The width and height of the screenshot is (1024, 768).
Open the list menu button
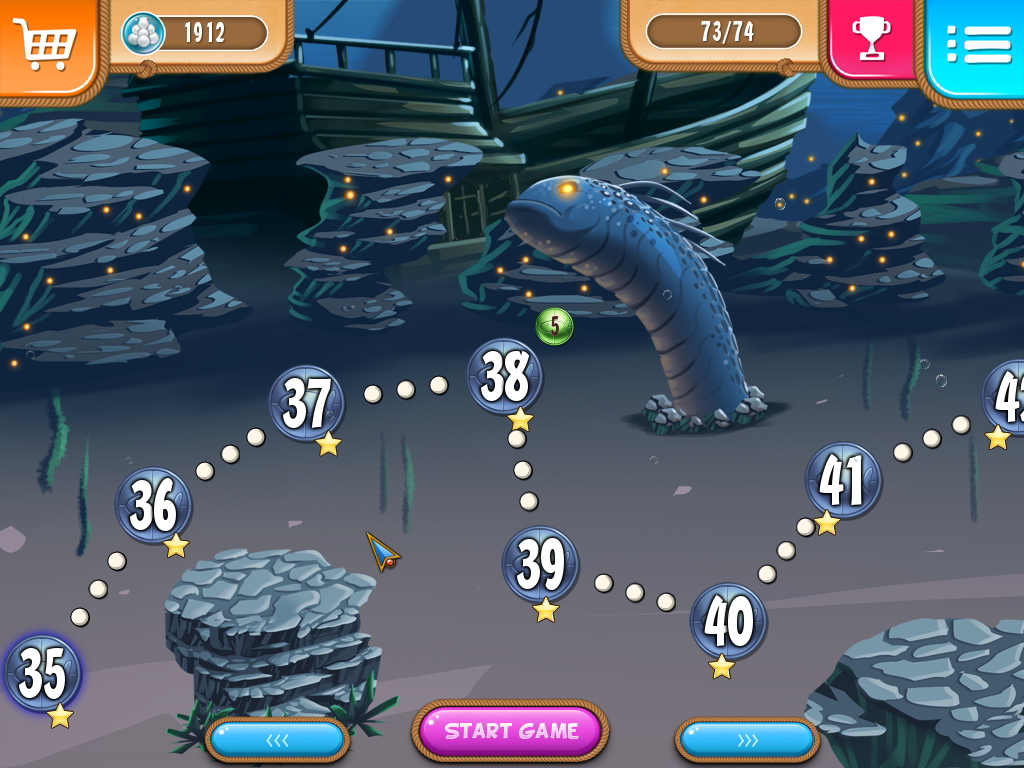[977, 43]
